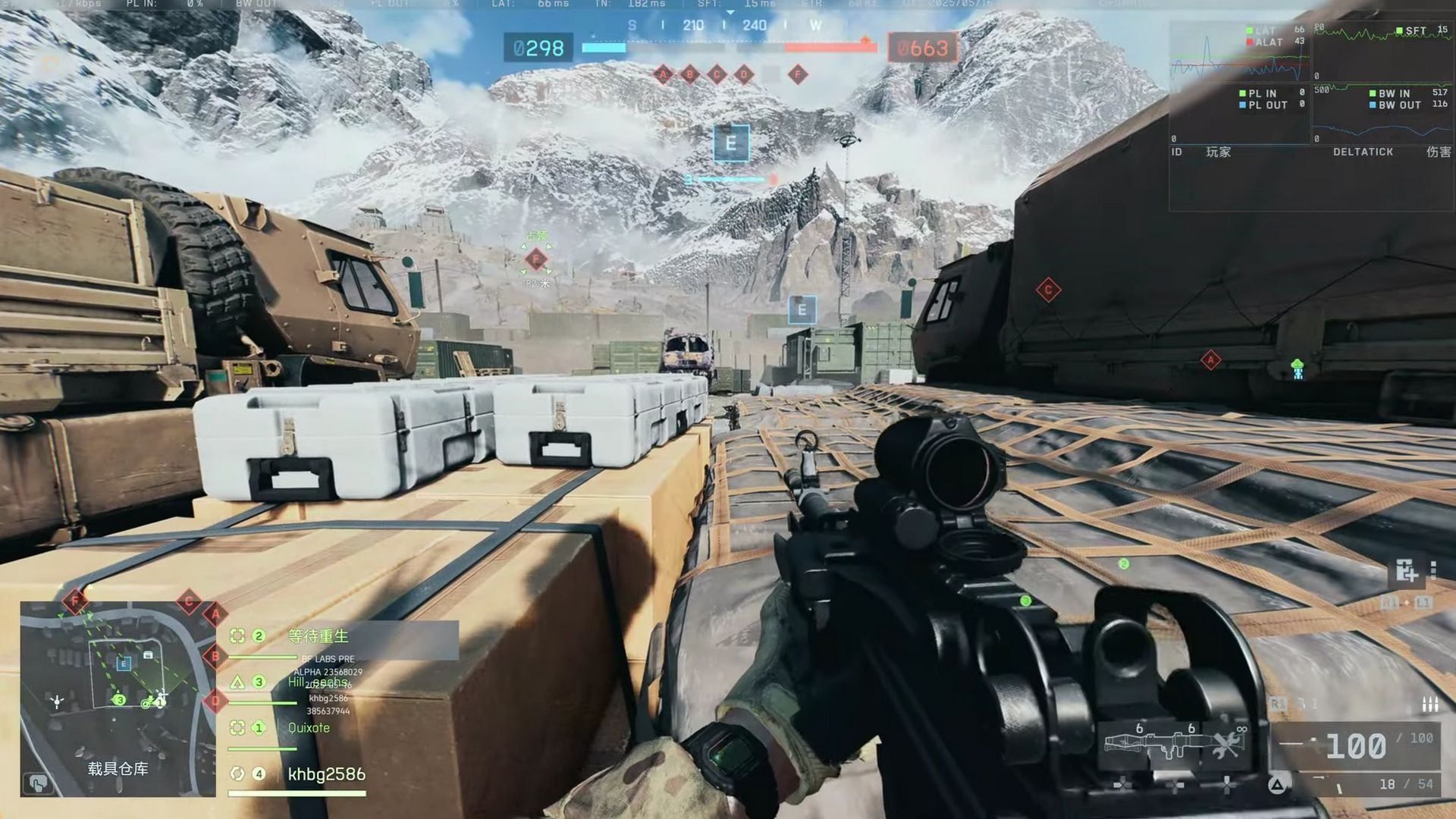Click objective D flag in the top bar
This screenshot has width=1456, height=819.
coord(744,74)
